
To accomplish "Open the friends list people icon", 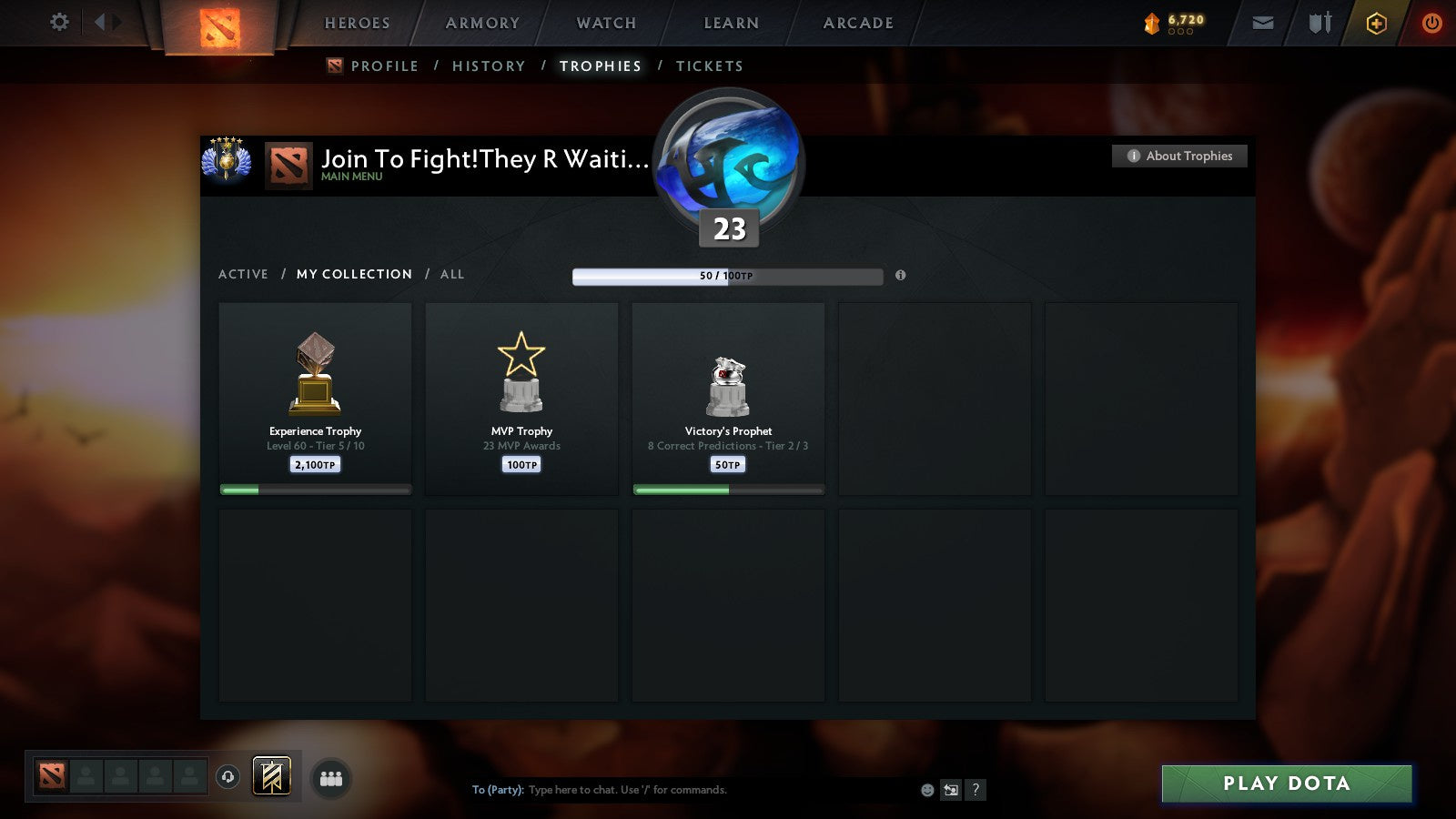I will click(331, 778).
